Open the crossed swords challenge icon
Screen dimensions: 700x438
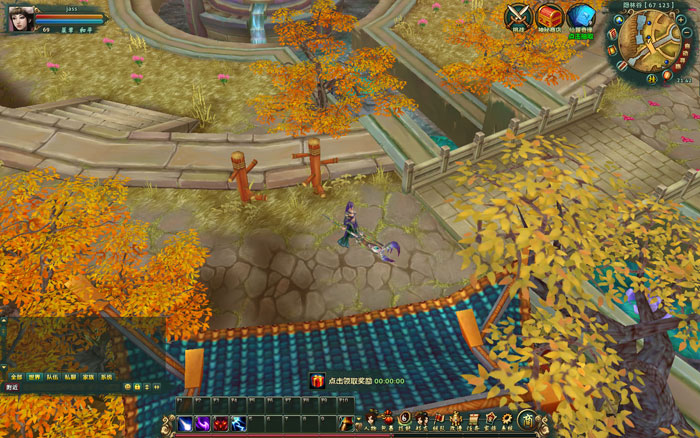[518, 15]
